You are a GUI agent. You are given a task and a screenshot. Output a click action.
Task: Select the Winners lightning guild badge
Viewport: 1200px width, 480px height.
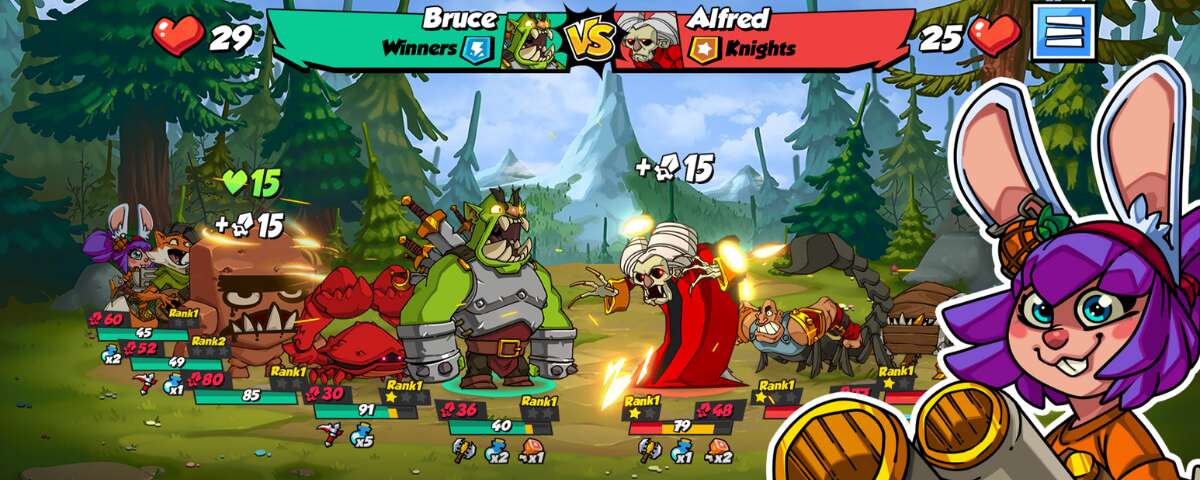coord(476,48)
